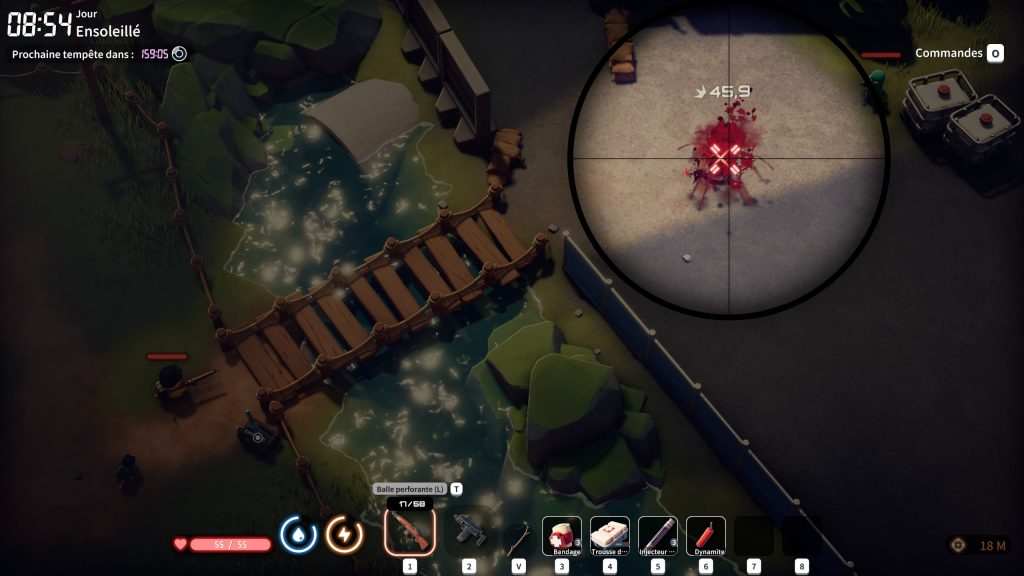
Task: Equip the melee stick weapon slot
Action: tap(517, 537)
